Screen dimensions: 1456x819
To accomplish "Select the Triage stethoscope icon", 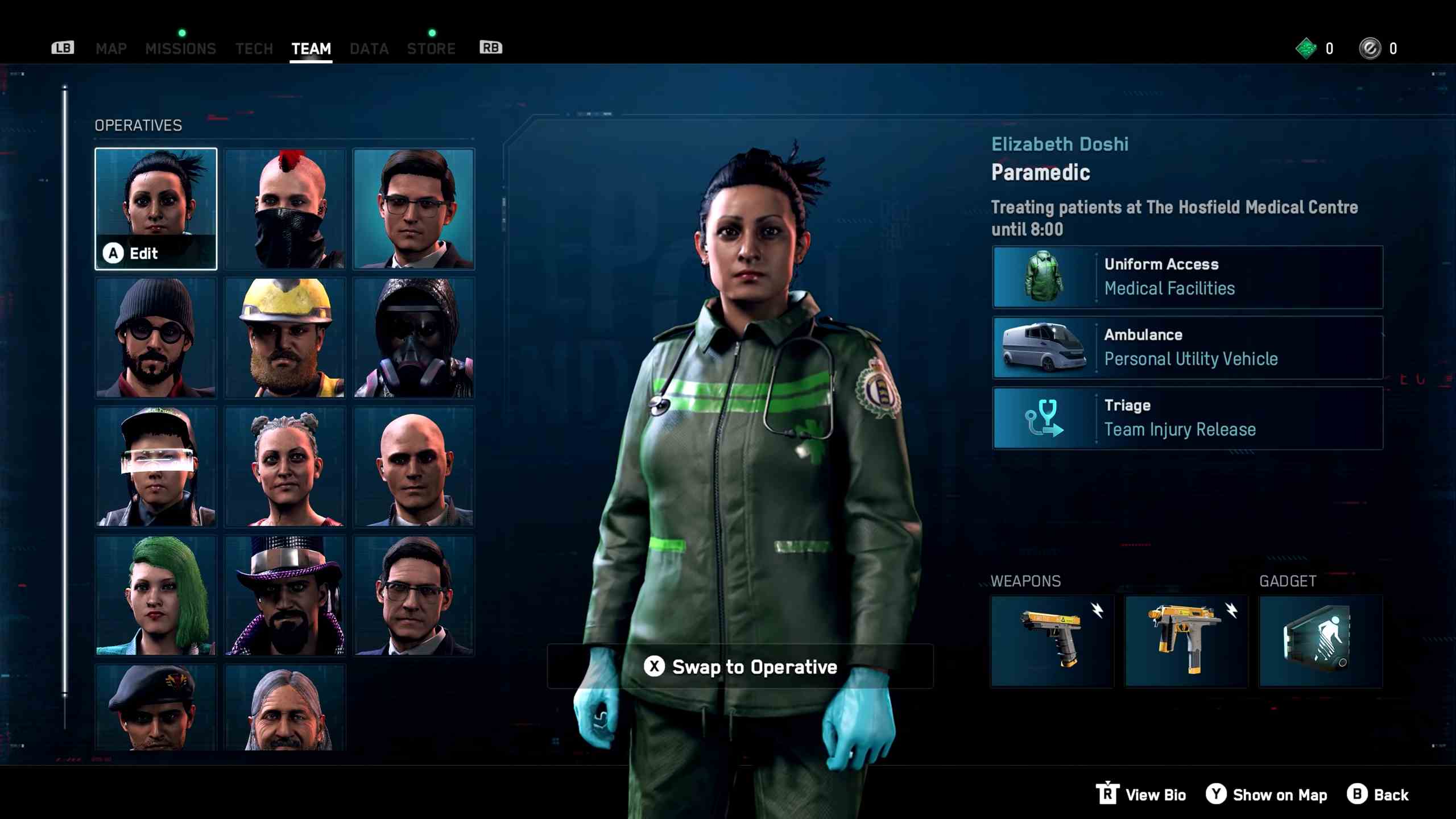I will pos(1045,417).
